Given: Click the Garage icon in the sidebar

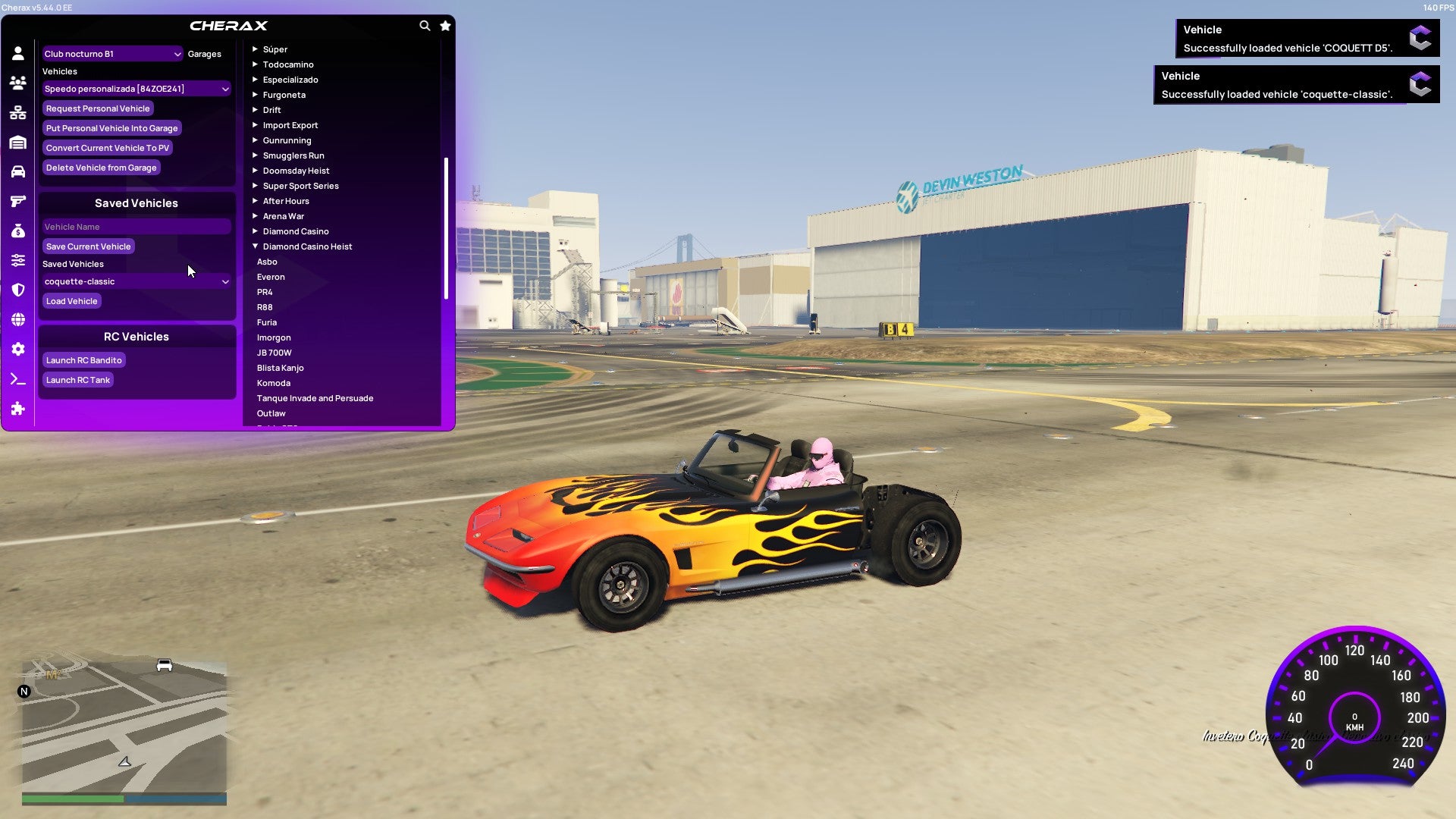Looking at the screenshot, I should pyautogui.click(x=18, y=142).
